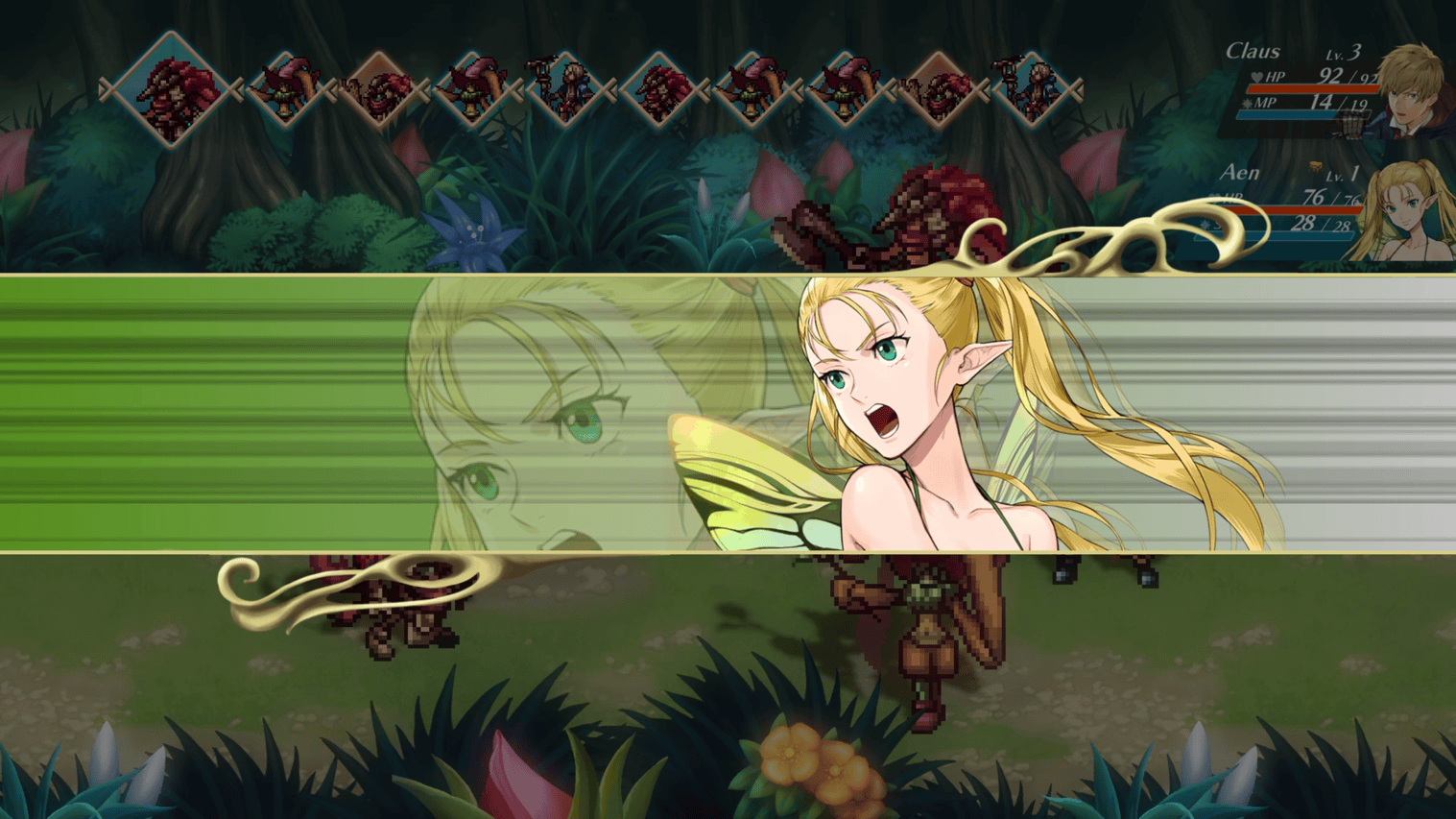
Task: Click the Claus name label
Action: tap(1254, 51)
